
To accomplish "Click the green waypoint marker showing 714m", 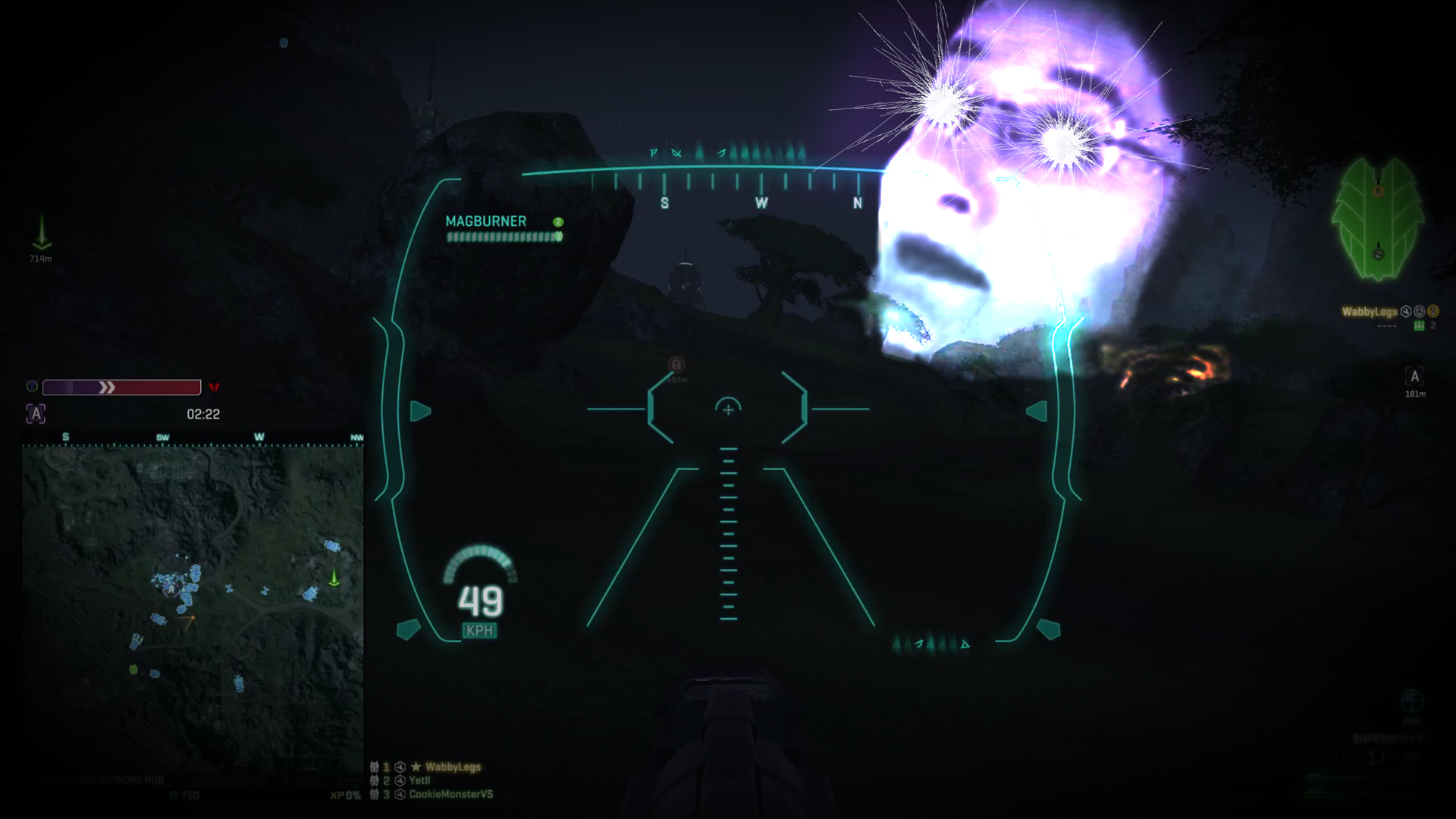I will 42,234.
